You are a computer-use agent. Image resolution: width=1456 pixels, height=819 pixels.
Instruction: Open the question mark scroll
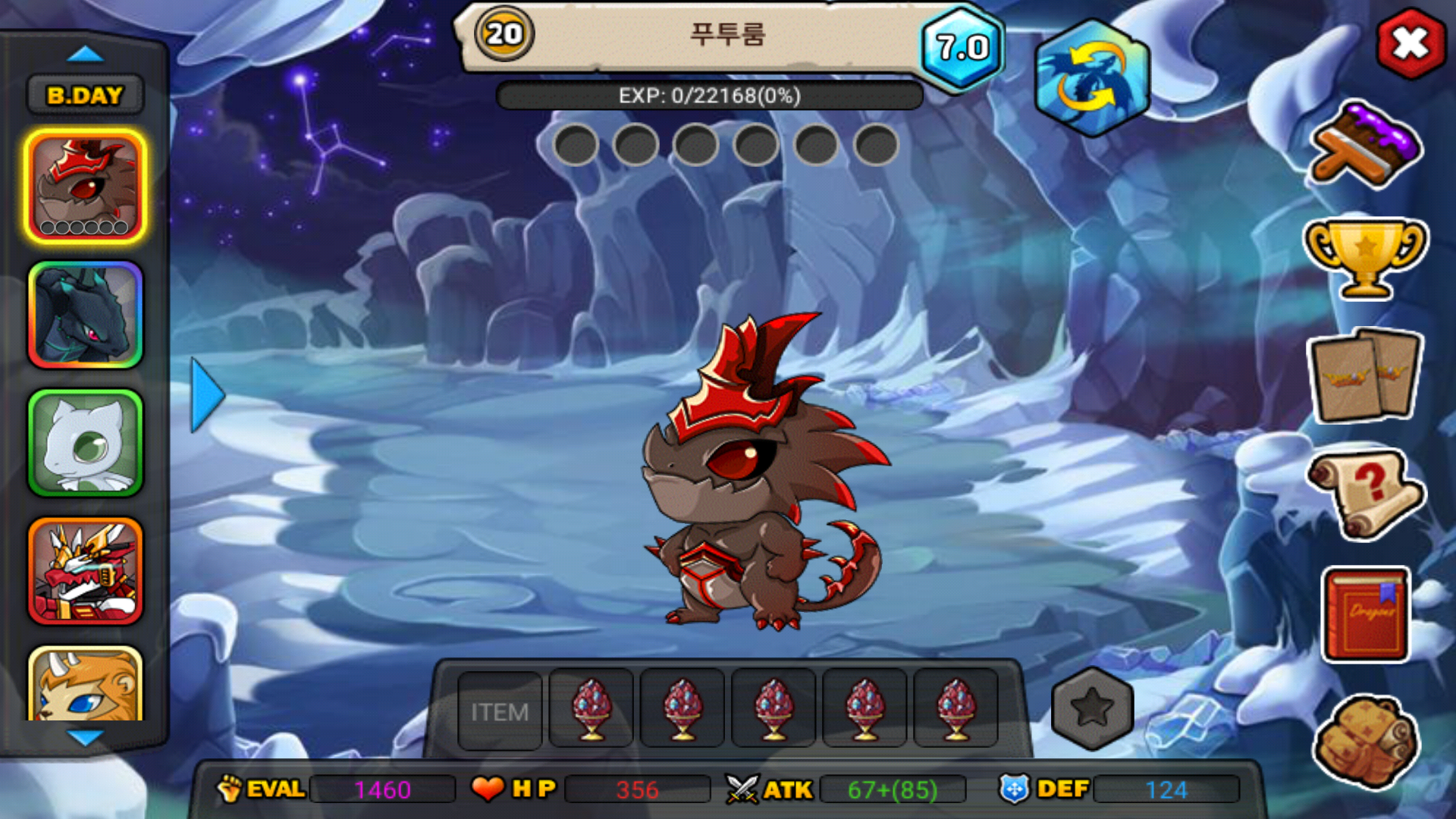(1365, 493)
